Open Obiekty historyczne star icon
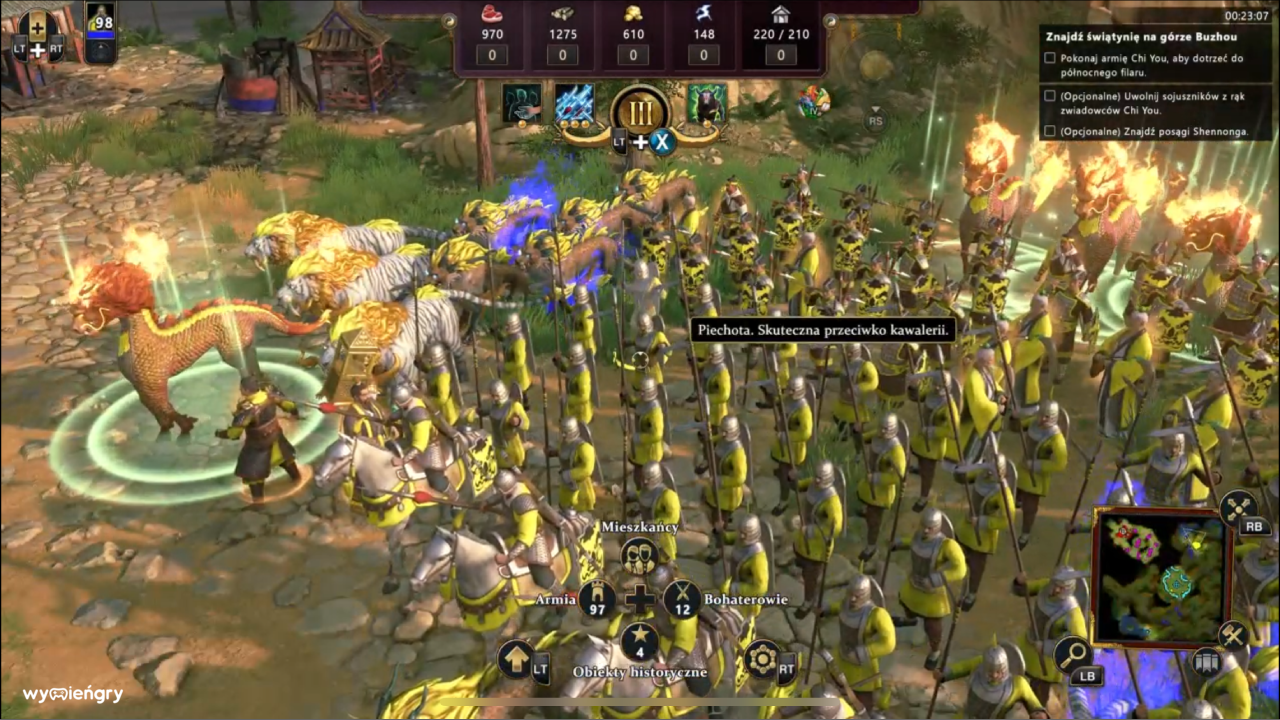 [x=639, y=642]
